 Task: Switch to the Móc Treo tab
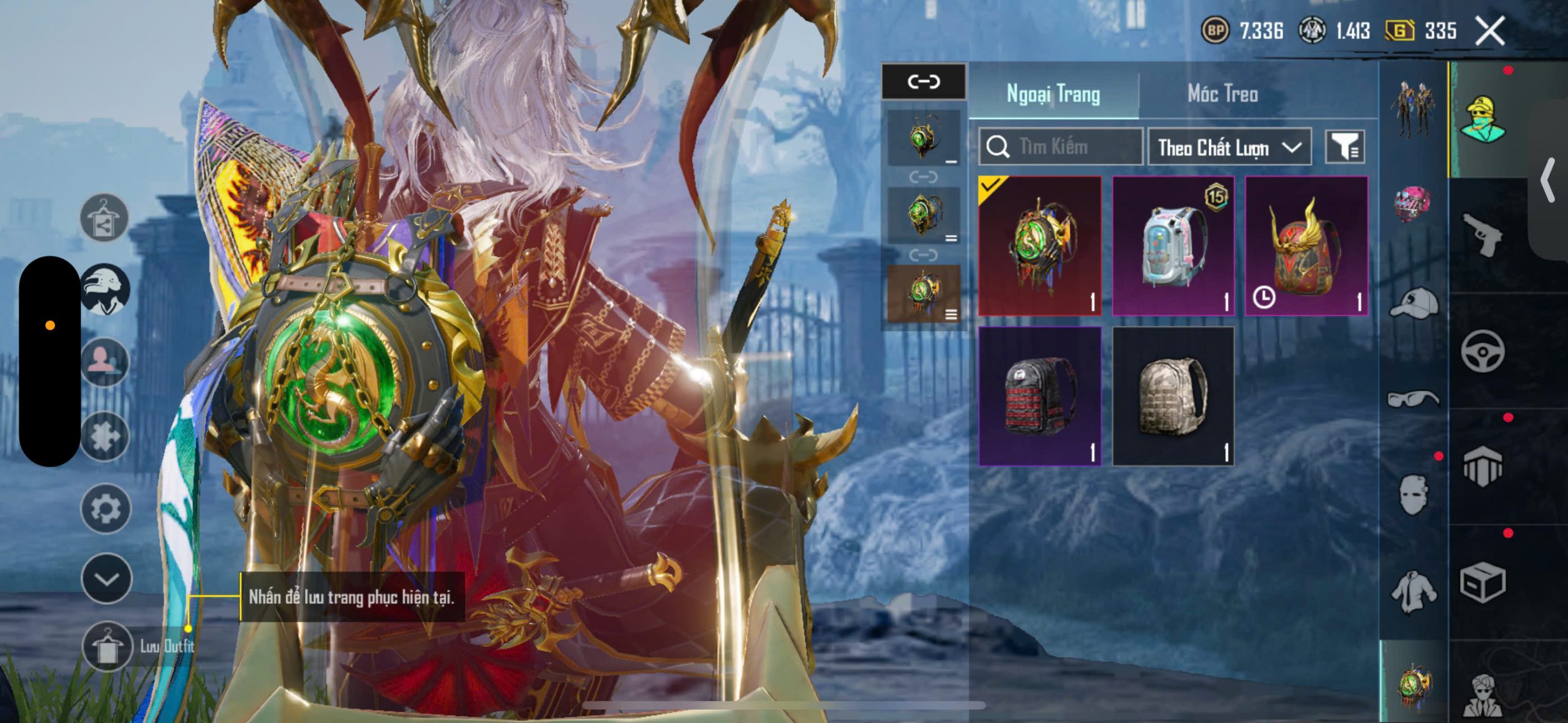click(x=1223, y=94)
